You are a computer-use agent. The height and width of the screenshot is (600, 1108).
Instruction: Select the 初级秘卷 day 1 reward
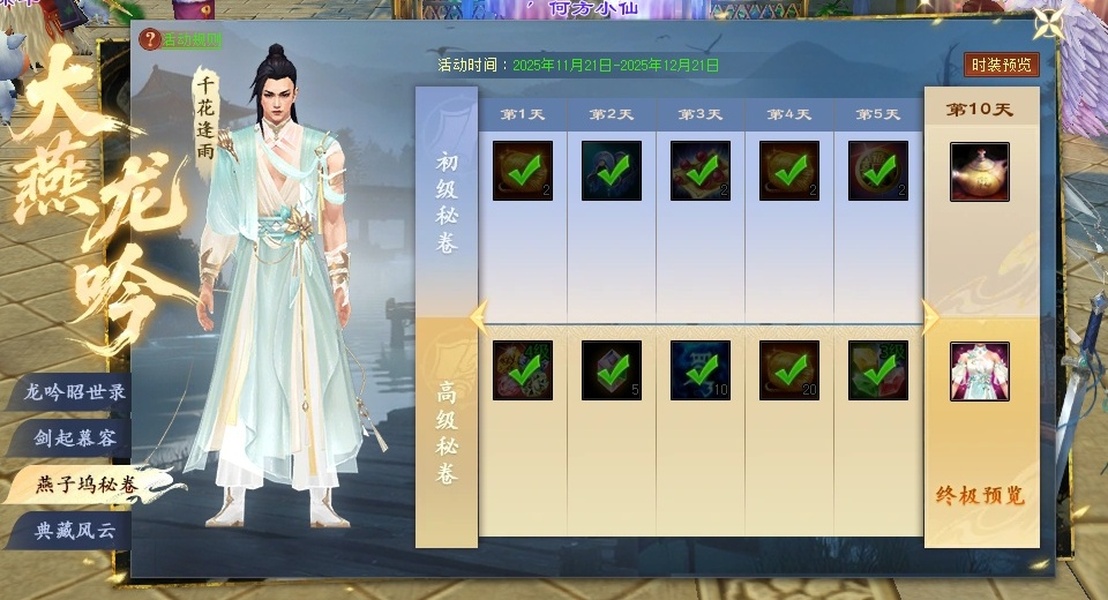pyautogui.click(x=522, y=171)
